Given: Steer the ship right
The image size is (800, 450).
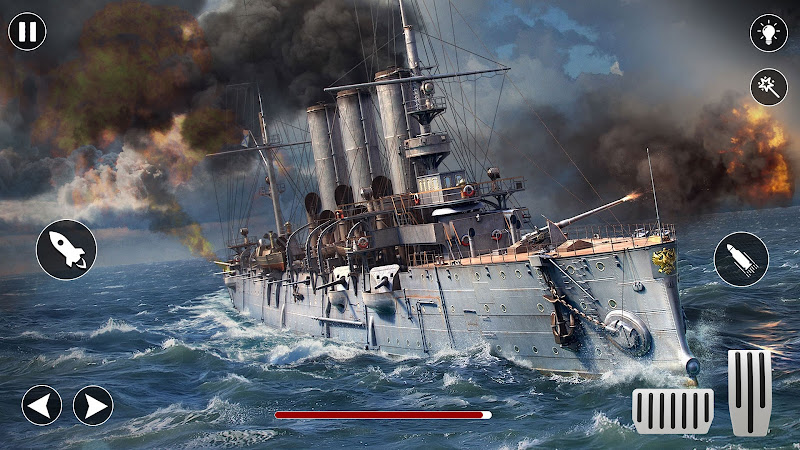Looking at the screenshot, I should click(x=93, y=405).
